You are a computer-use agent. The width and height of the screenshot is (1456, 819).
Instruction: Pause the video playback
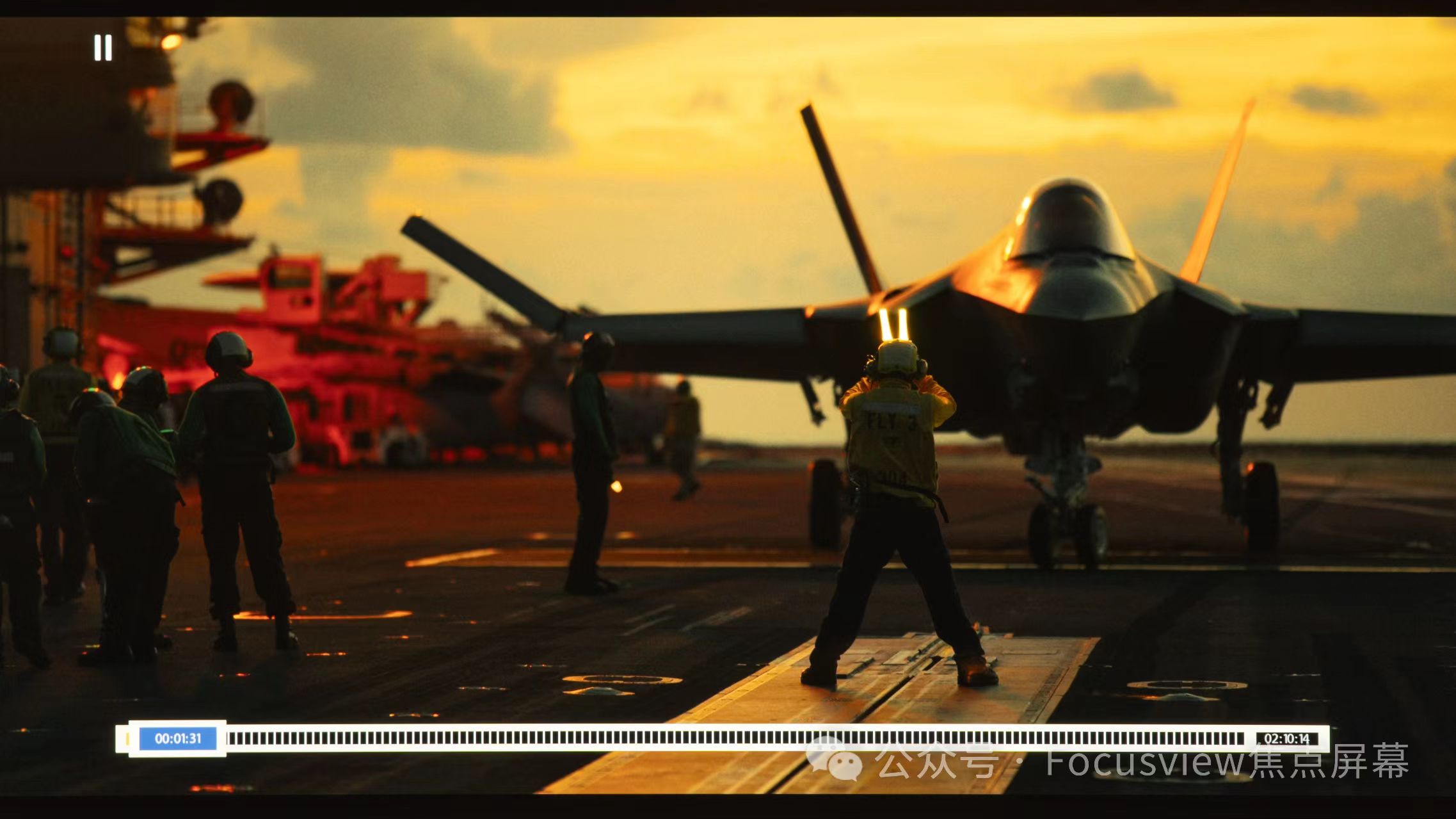tap(103, 48)
